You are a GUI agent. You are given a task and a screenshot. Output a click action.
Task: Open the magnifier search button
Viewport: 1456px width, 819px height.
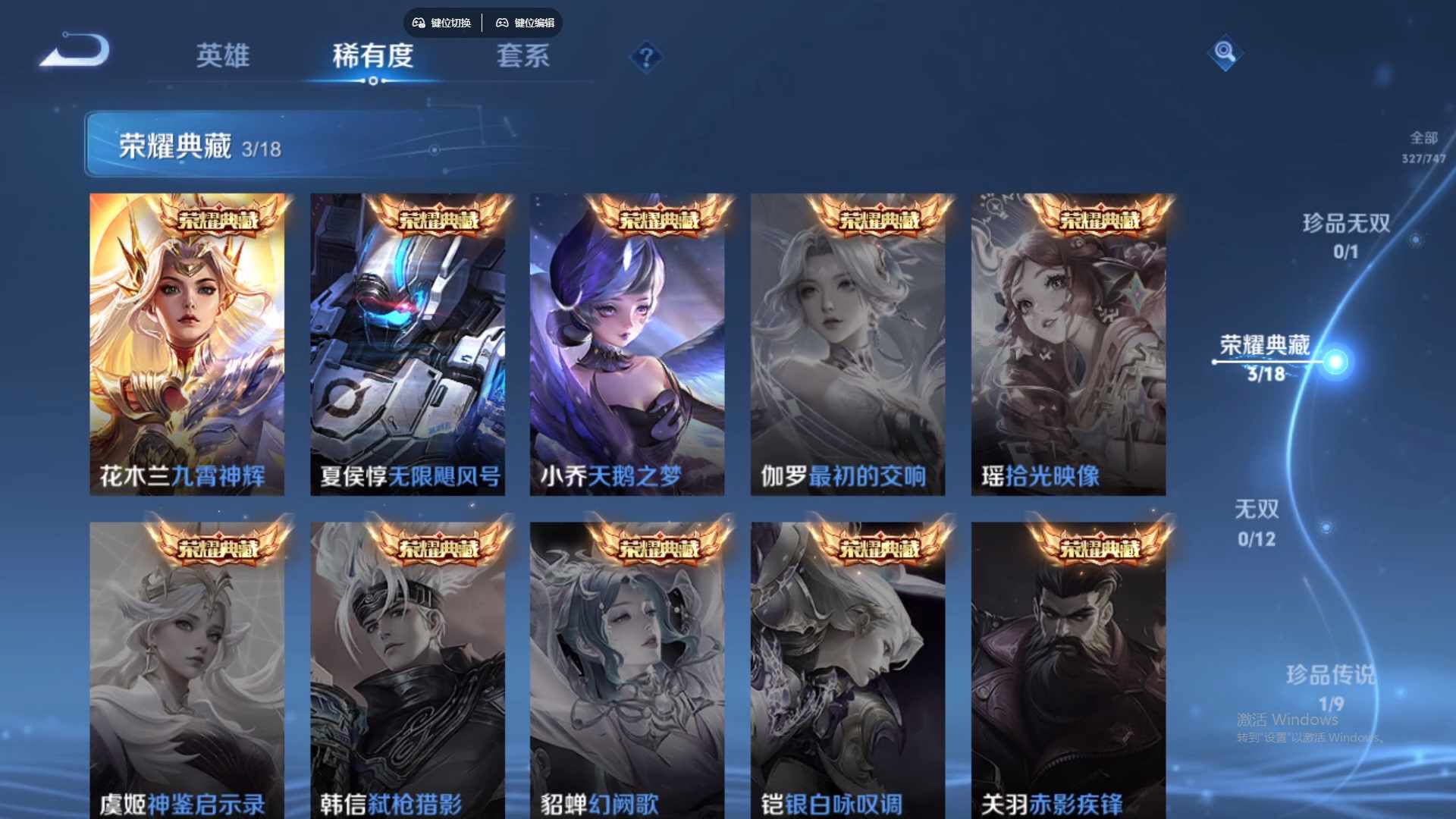click(x=1224, y=52)
